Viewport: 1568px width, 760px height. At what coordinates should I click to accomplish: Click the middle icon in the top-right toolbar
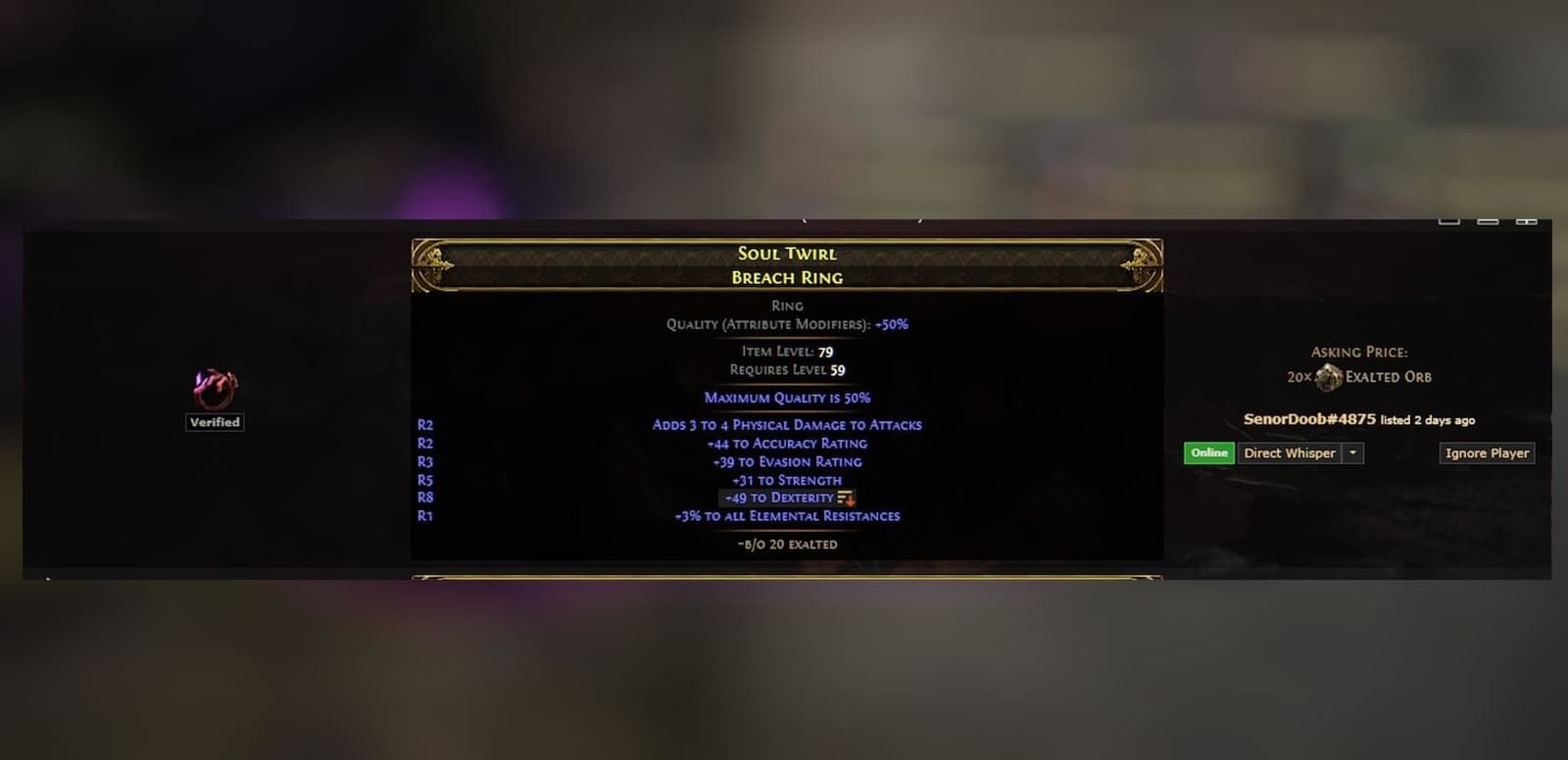coord(1487,222)
